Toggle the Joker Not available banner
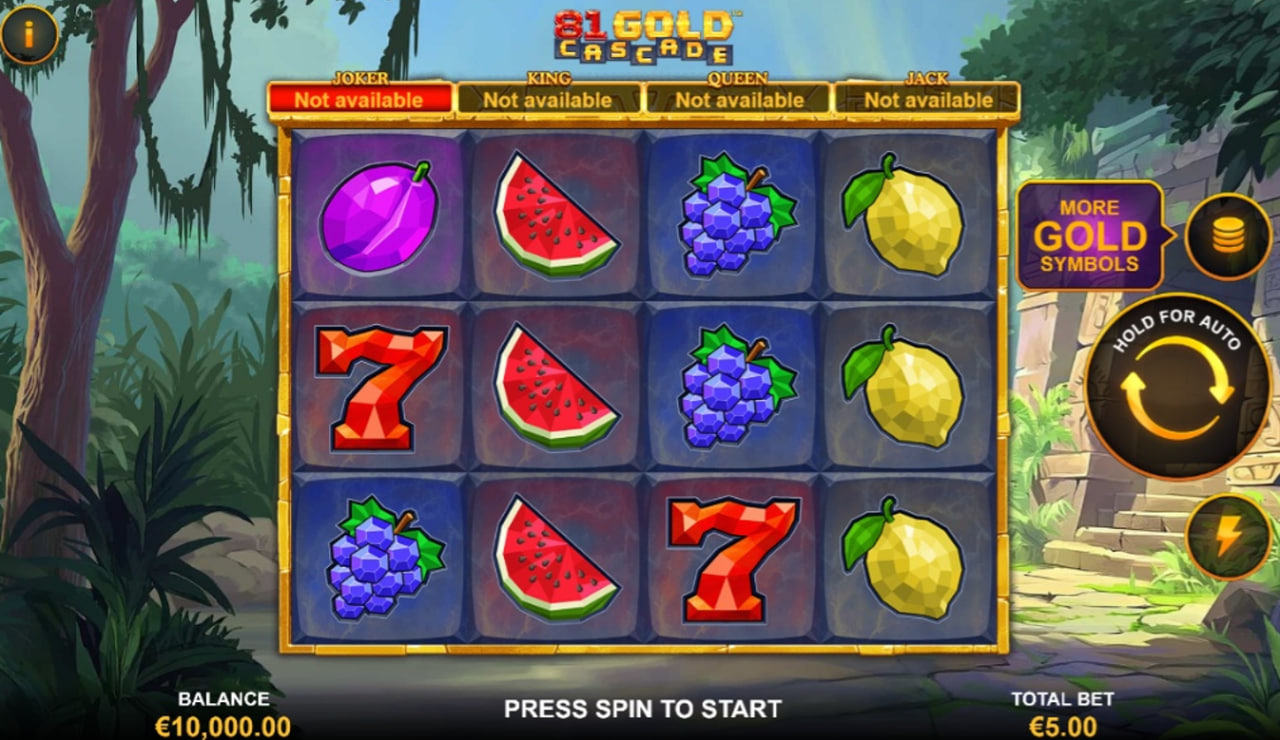Image resolution: width=1280 pixels, height=740 pixels. (362, 100)
